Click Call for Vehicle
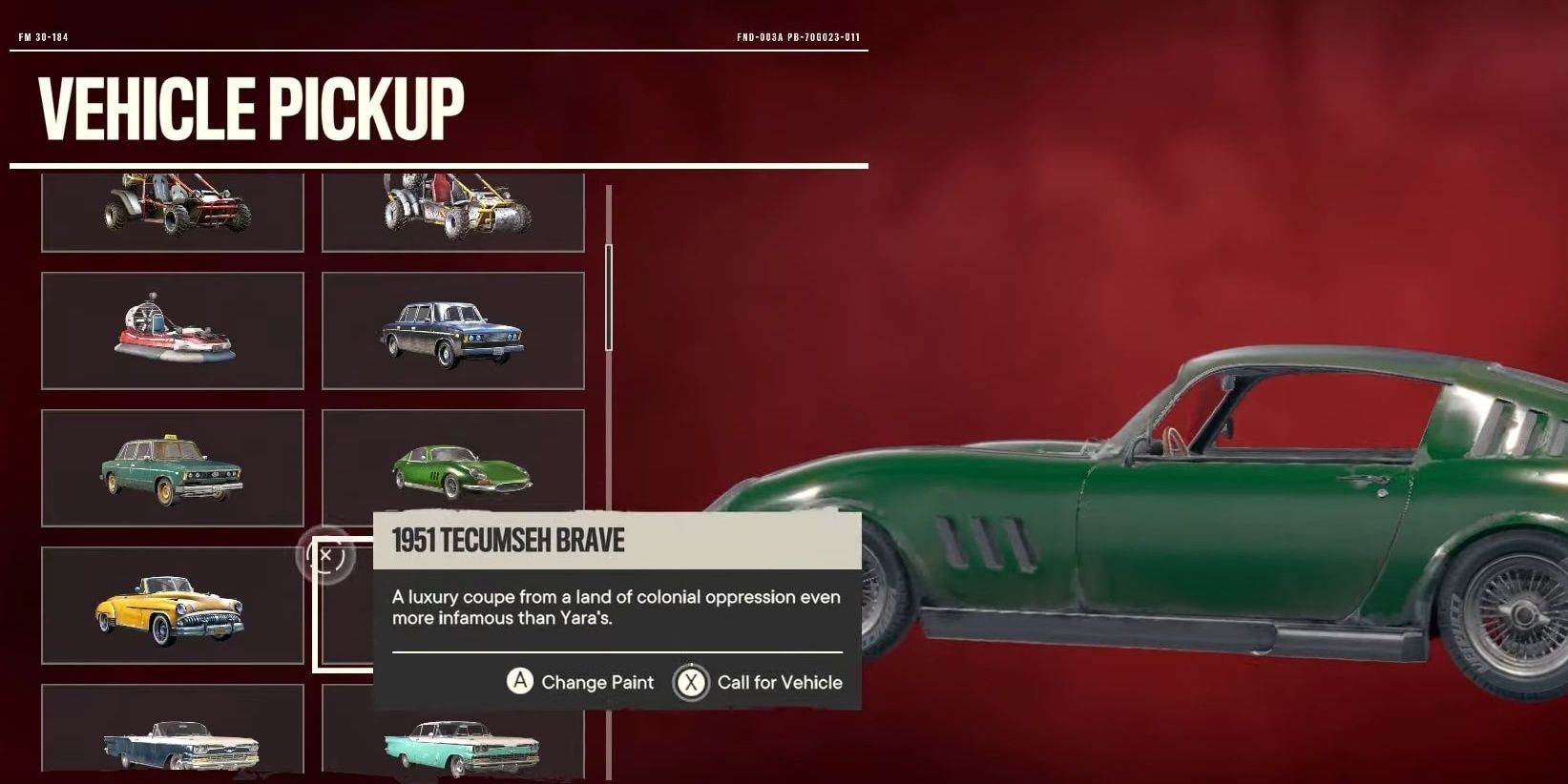 coord(759,682)
